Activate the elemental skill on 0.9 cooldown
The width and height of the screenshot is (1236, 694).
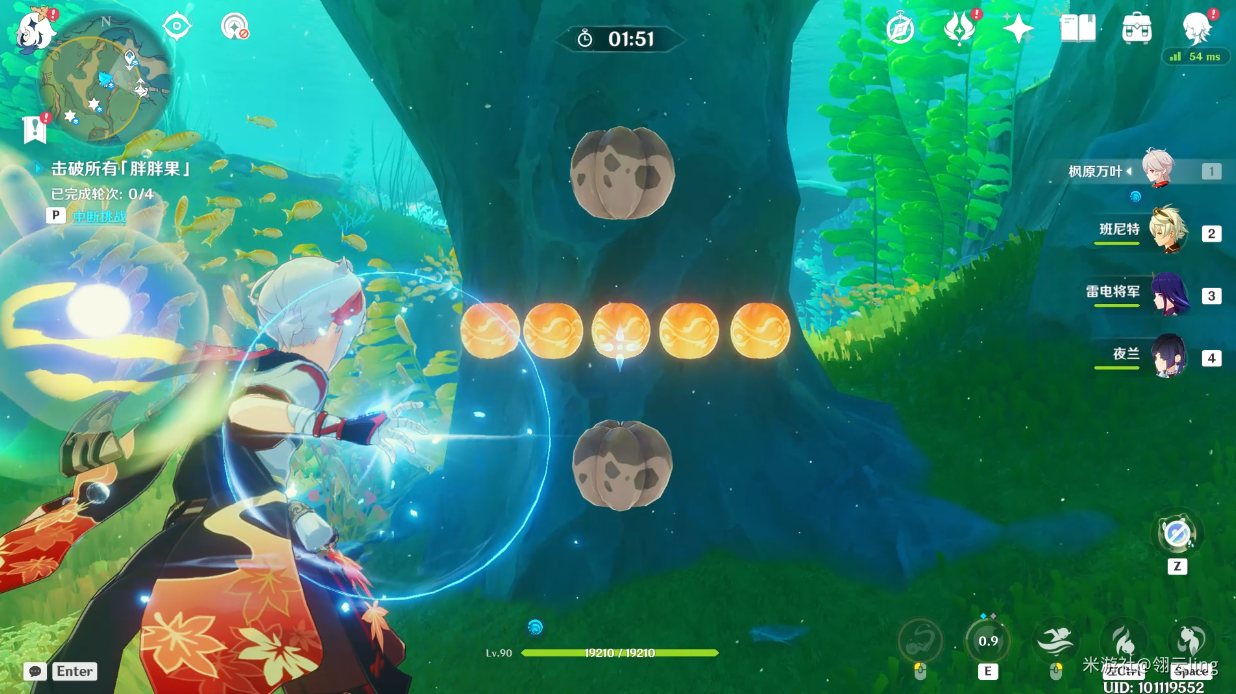click(988, 640)
